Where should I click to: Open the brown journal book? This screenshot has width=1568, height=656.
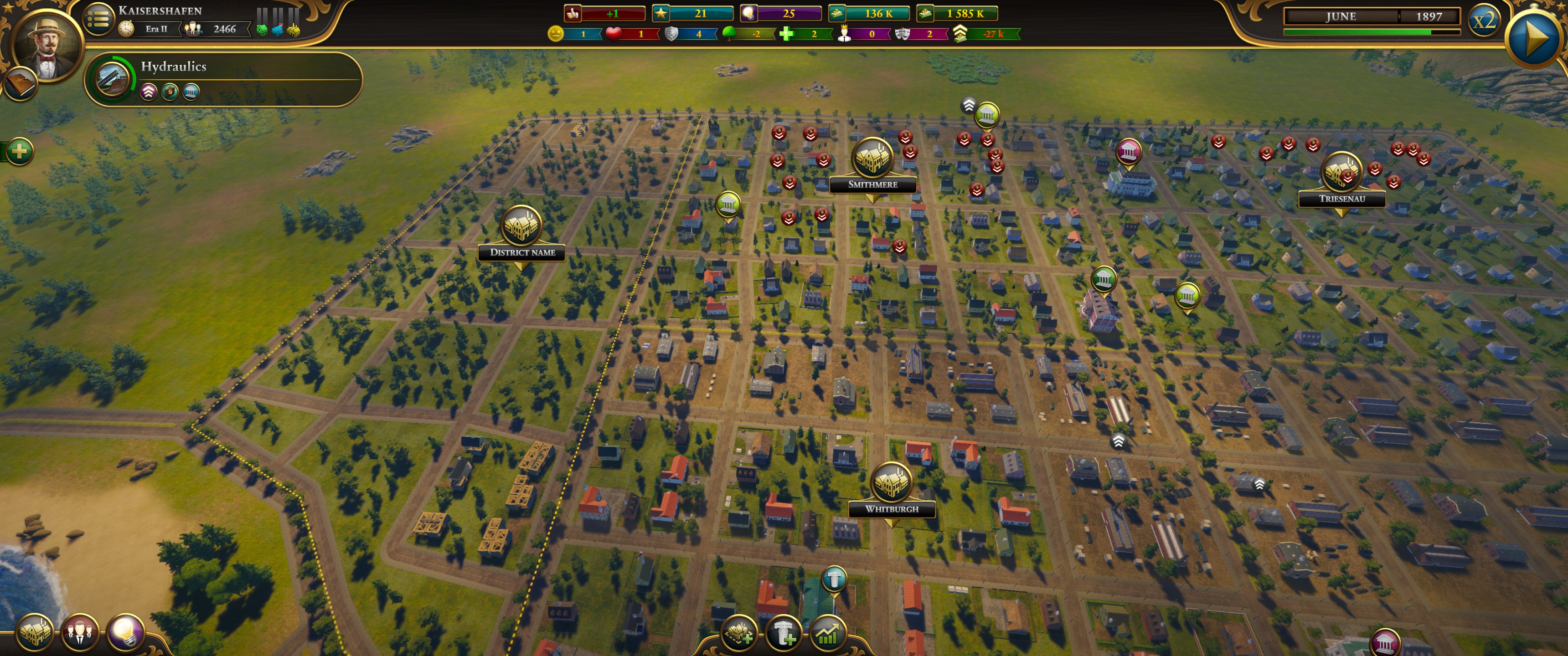20,85
